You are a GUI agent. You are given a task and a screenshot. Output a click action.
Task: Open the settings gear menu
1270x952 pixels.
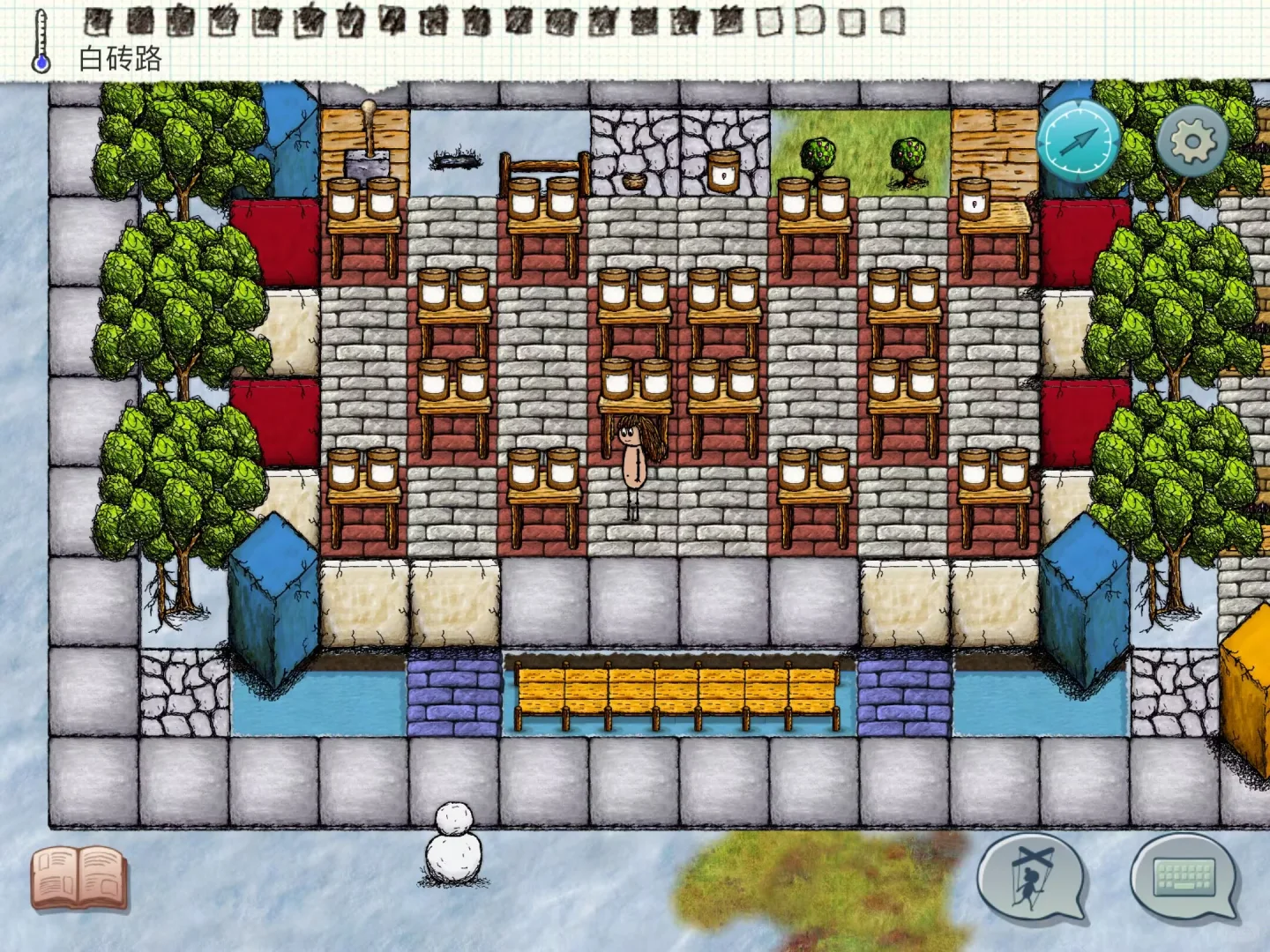[1192, 140]
